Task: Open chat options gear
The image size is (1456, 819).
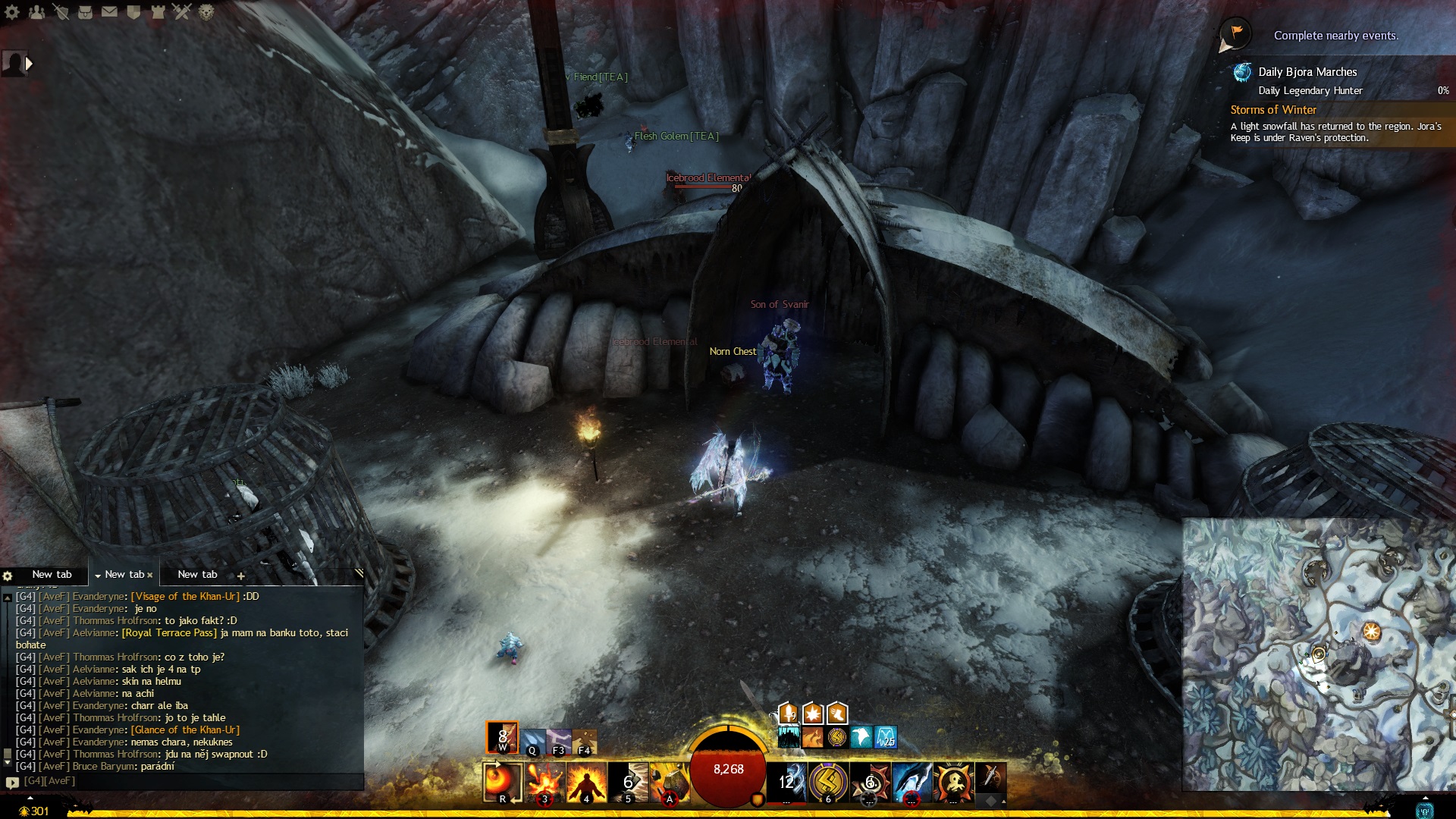Action: [x=8, y=576]
